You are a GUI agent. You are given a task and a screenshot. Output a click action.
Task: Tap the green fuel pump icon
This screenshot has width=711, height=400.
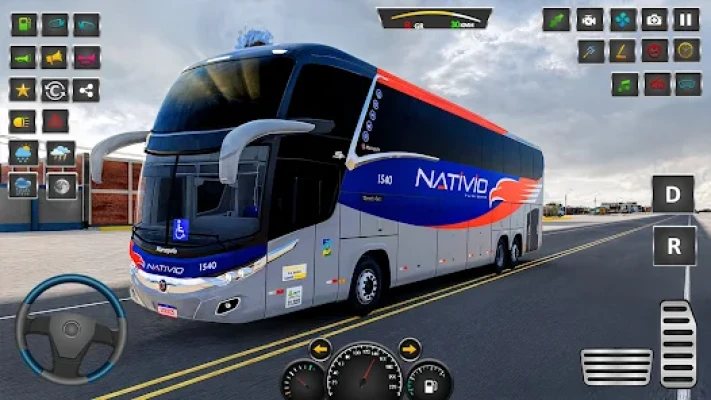tap(24, 24)
